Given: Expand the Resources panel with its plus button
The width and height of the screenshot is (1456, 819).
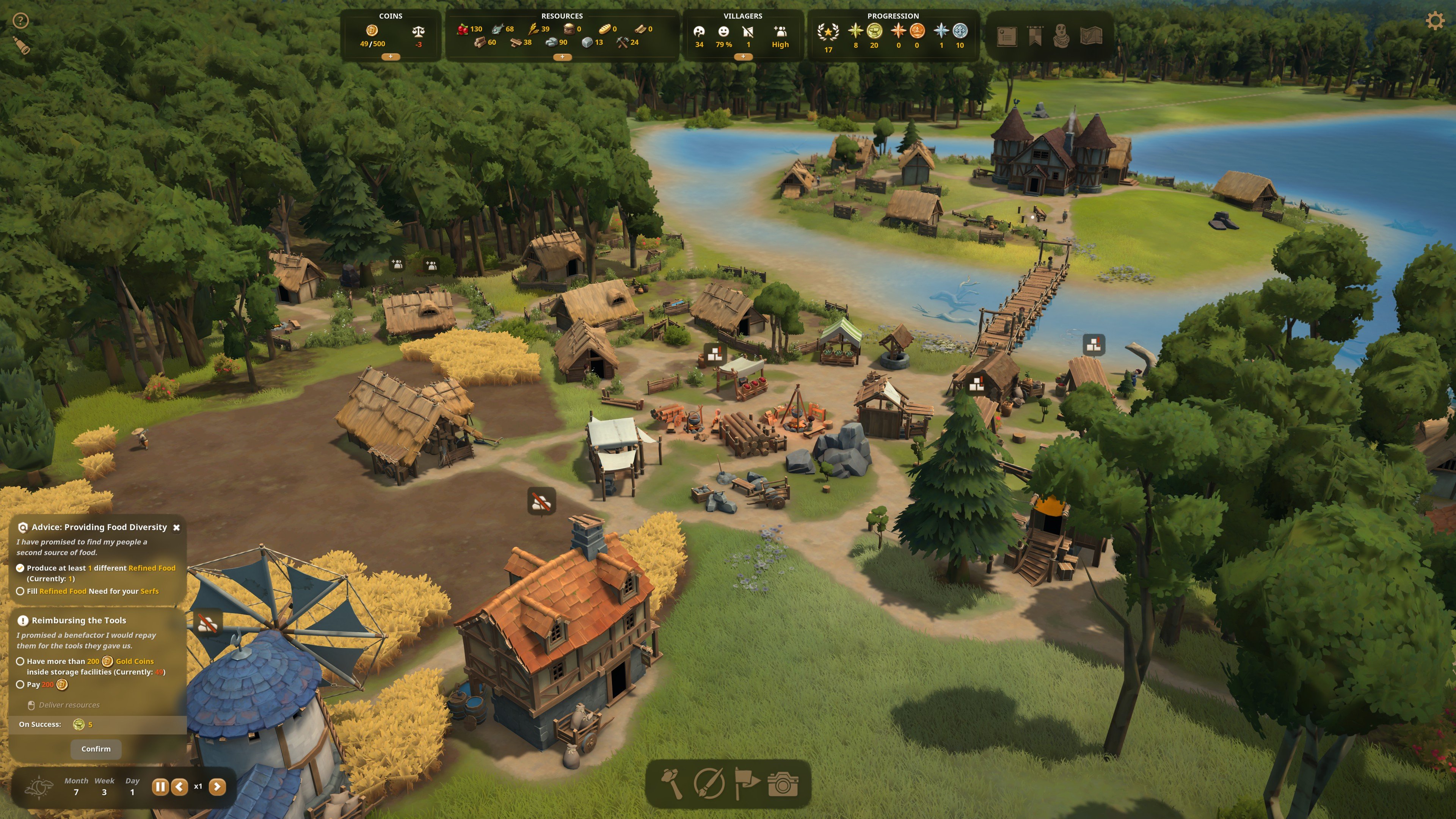Looking at the screenshot, I should [x=562, y=57].
